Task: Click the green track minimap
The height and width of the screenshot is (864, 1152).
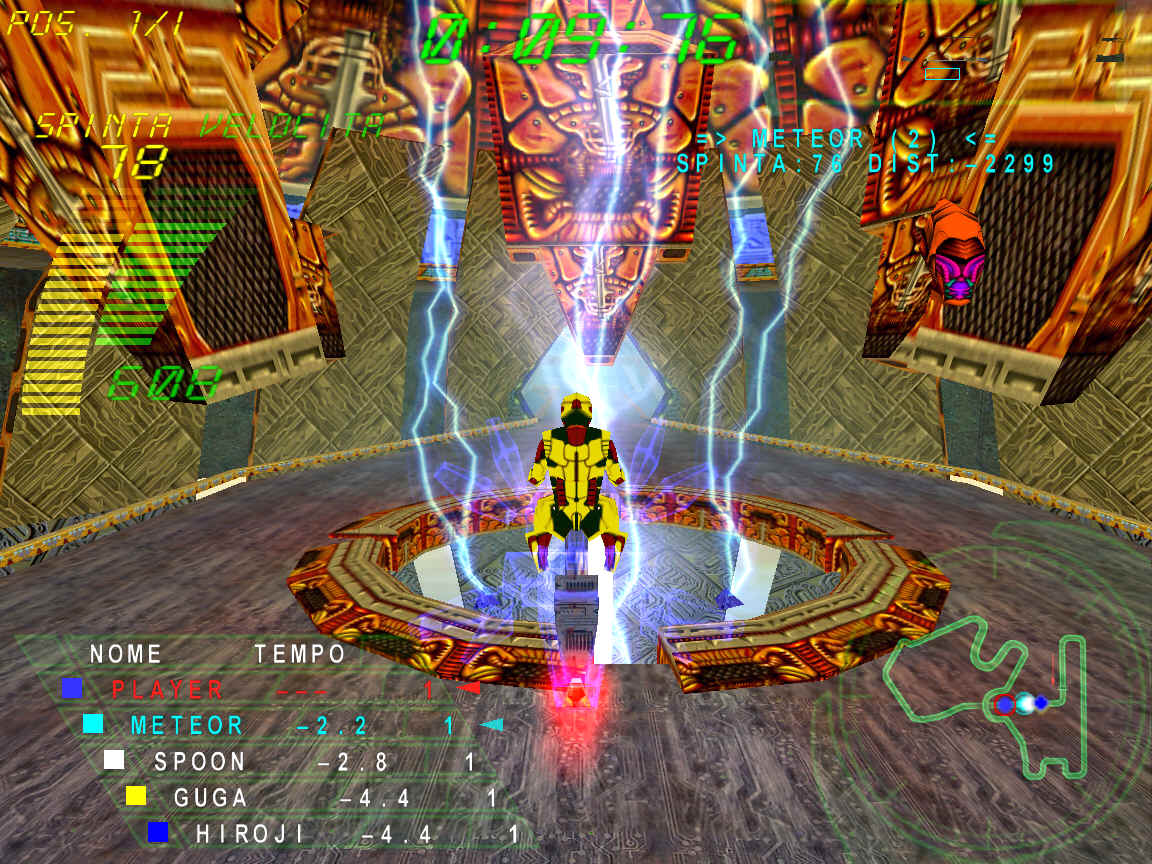Action: tap(985, 696)
